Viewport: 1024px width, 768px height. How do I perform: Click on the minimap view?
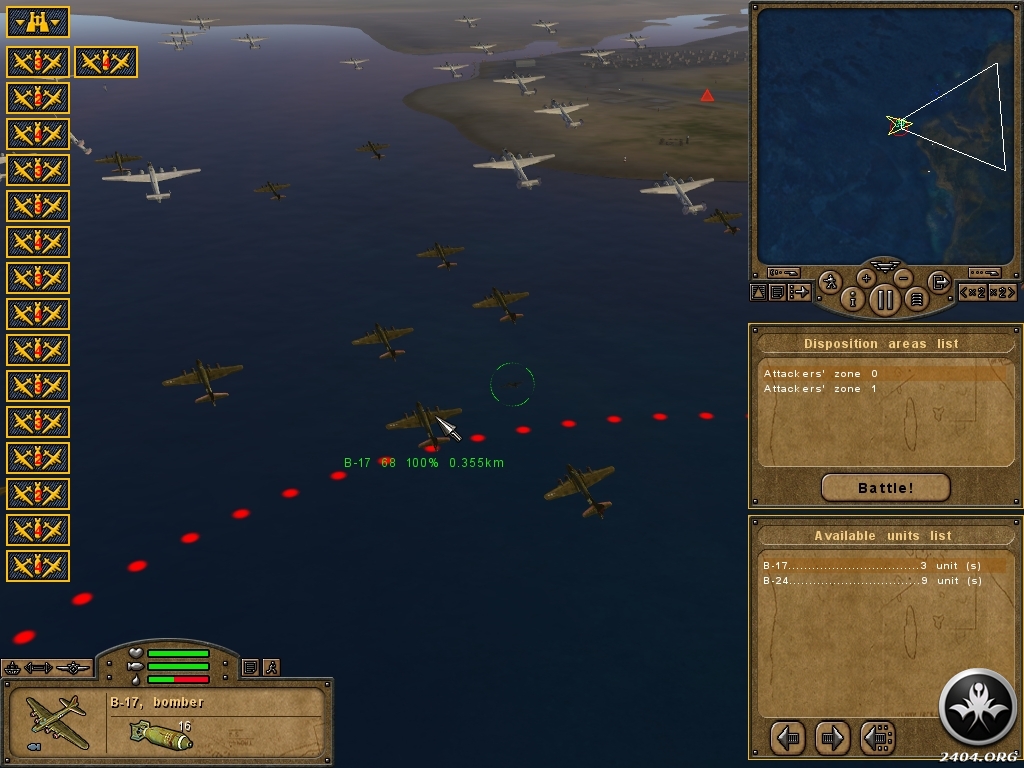coord(884,135)
